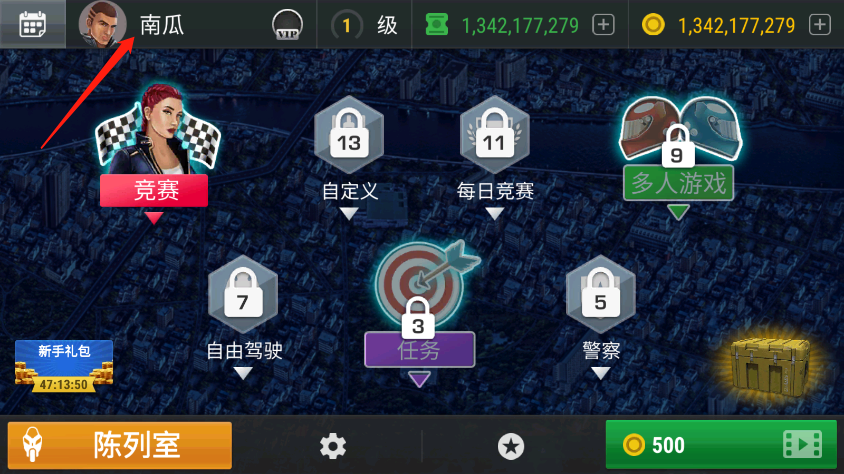Click the star icon button
This screenshot has width=844, height=474.
511,446
